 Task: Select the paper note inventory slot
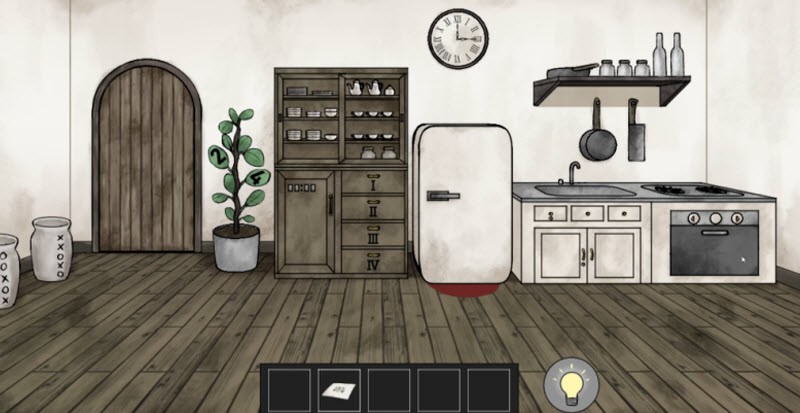point(339,388)
